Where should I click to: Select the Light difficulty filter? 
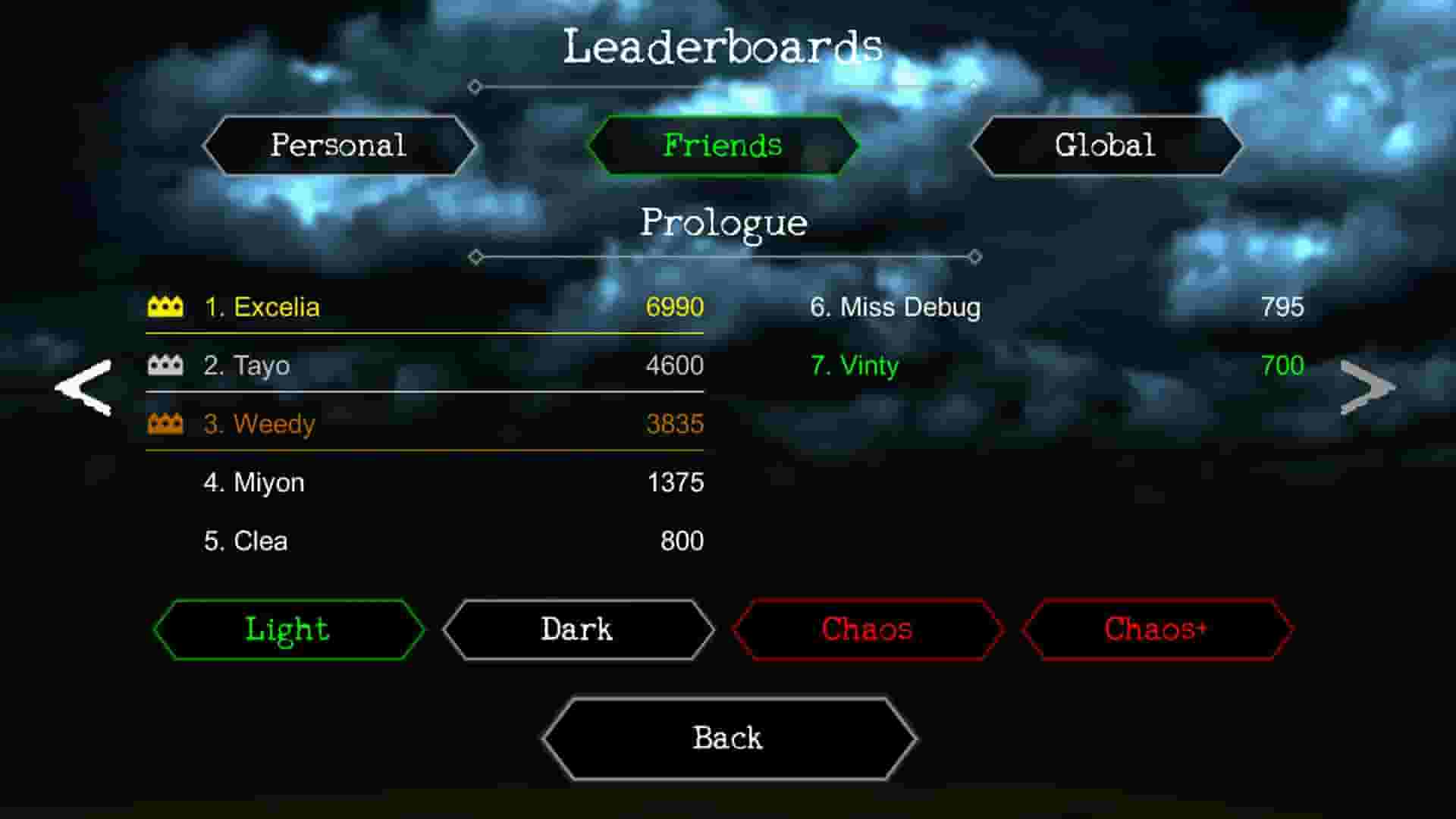point(287,629)
